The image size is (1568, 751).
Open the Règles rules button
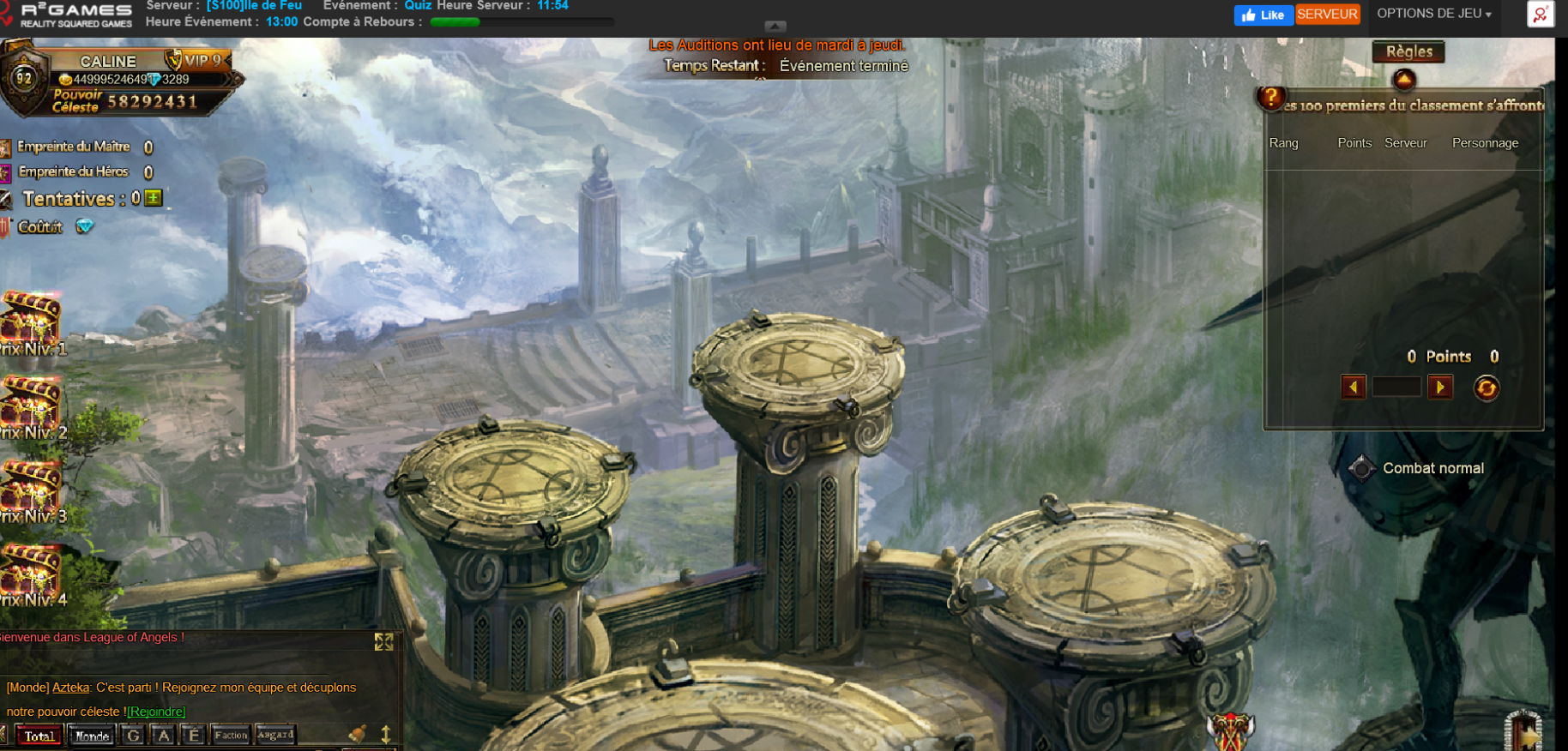coord(1408,52)
